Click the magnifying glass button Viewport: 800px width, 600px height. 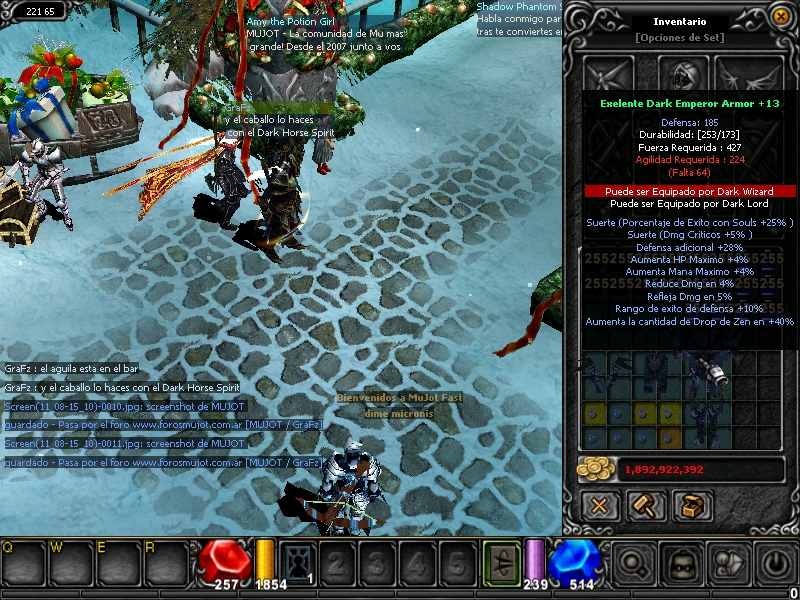(636, 565)
